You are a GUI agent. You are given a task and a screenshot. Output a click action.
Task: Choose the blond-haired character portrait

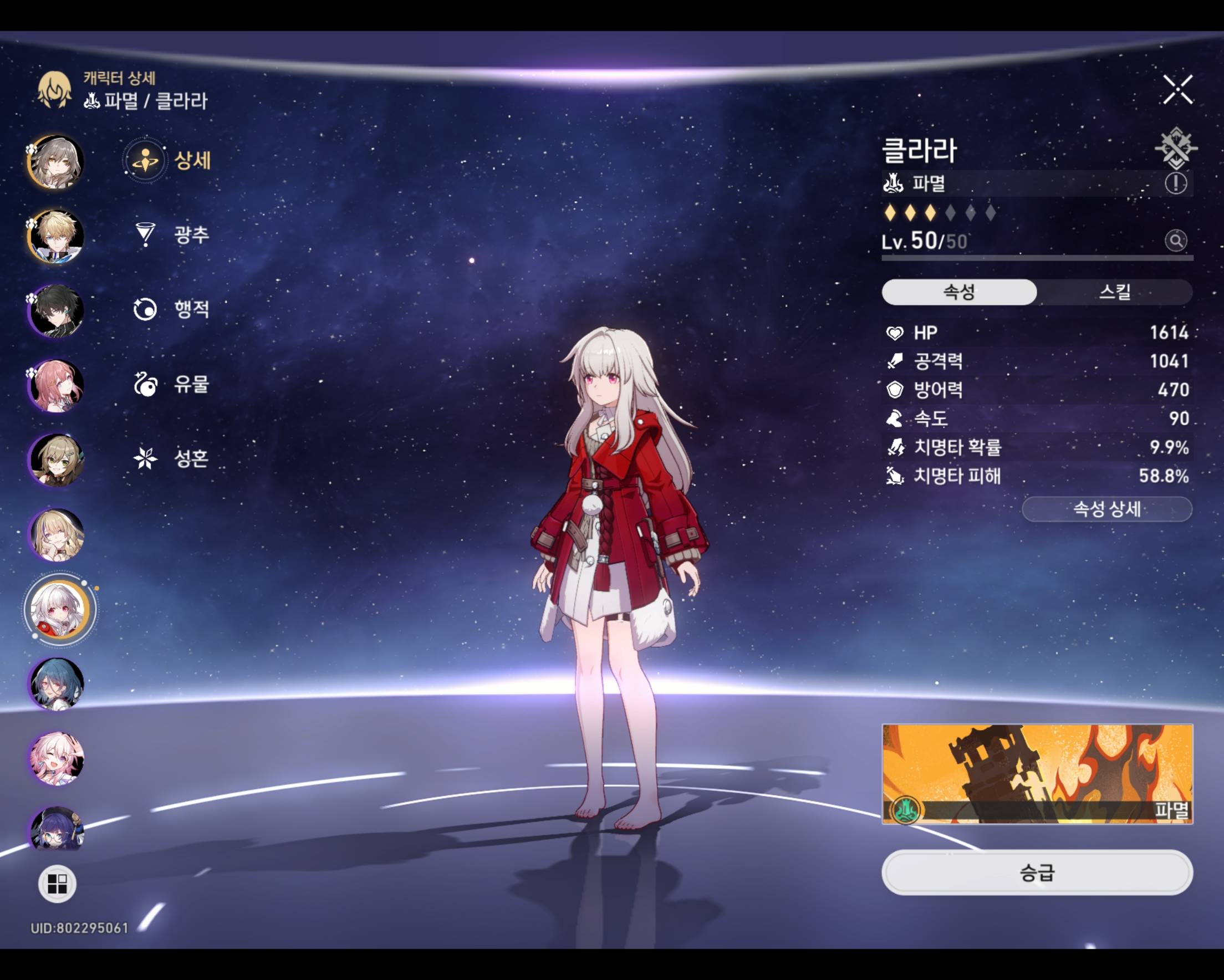click(x=56, y=236)
